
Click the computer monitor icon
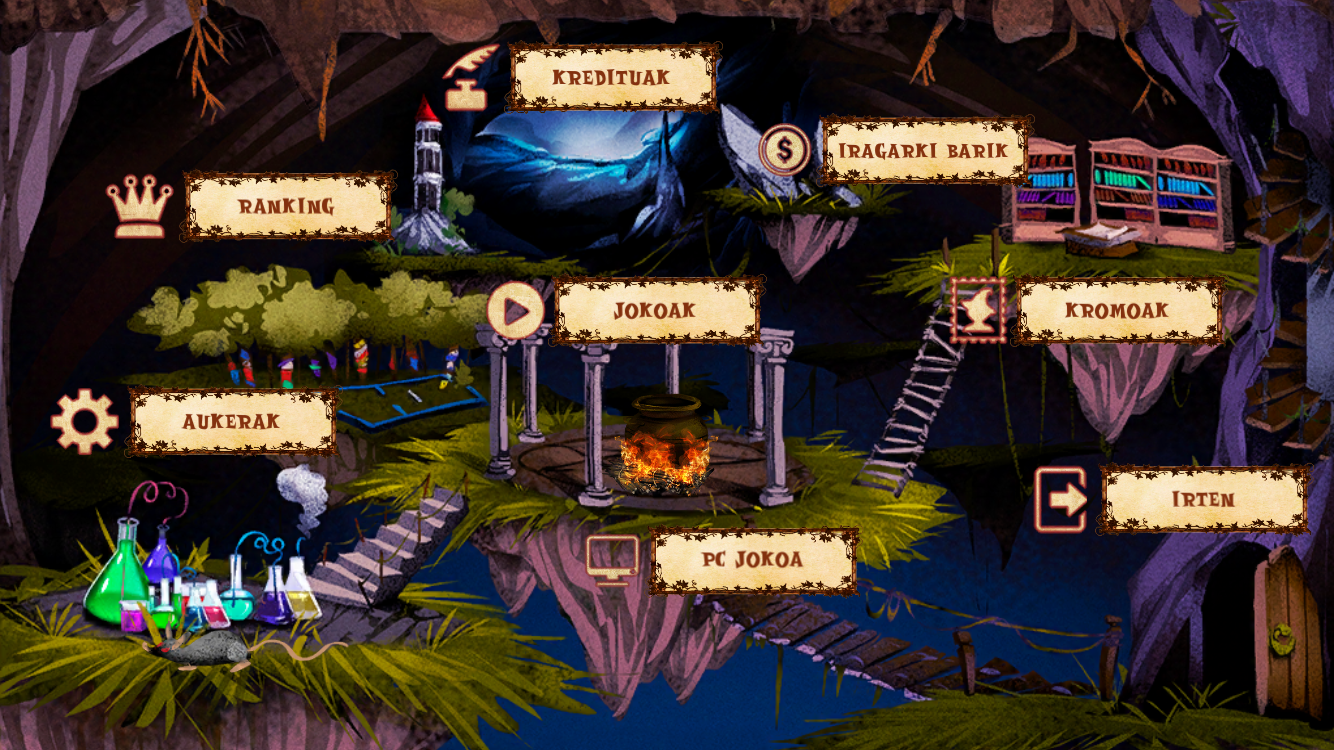point(612,560)
